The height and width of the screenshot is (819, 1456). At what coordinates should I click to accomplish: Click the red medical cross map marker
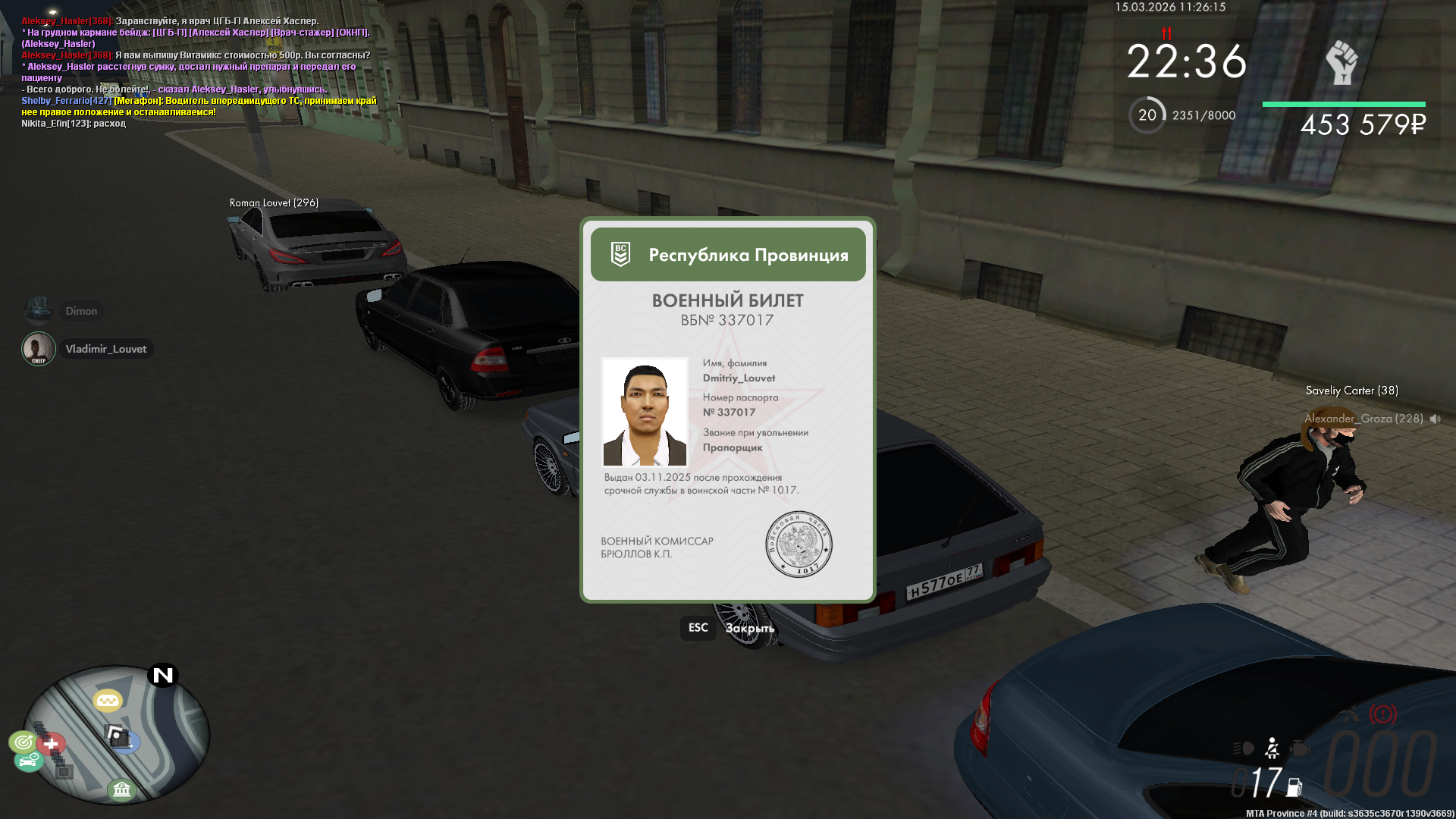(52, 744)
